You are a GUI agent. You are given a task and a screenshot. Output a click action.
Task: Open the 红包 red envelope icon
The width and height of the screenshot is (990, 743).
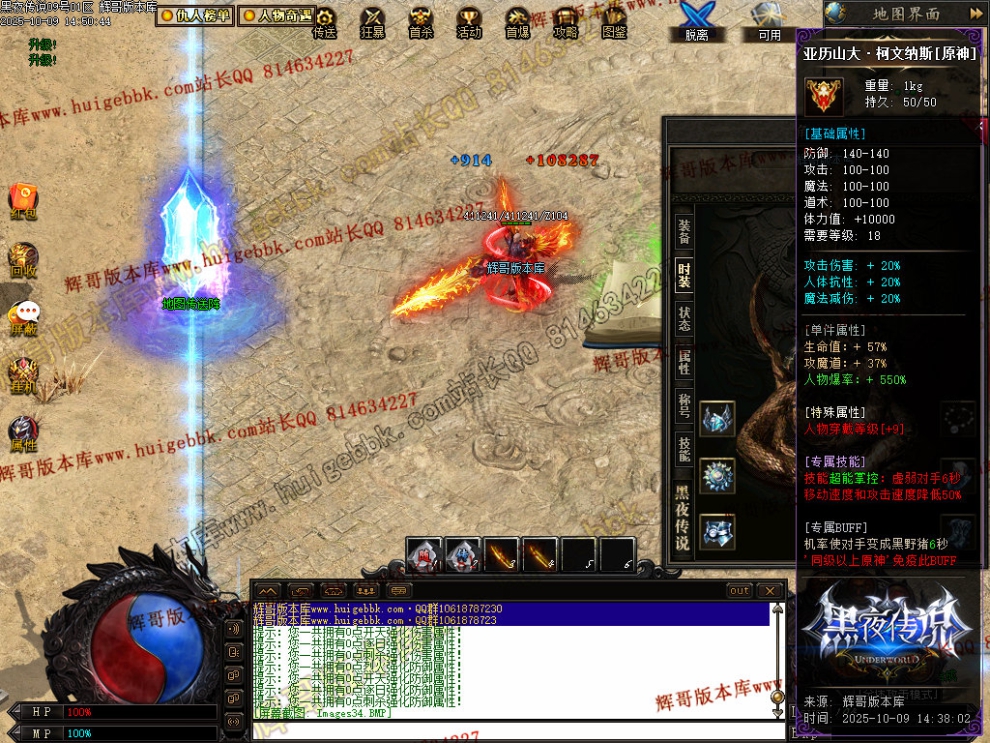point(23,200)
